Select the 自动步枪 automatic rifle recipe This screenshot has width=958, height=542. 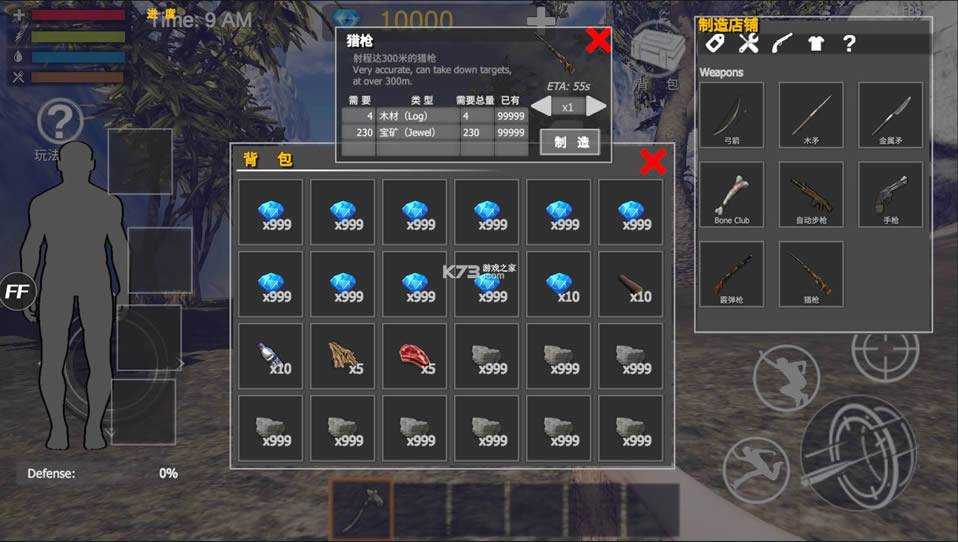coord(811,195)
